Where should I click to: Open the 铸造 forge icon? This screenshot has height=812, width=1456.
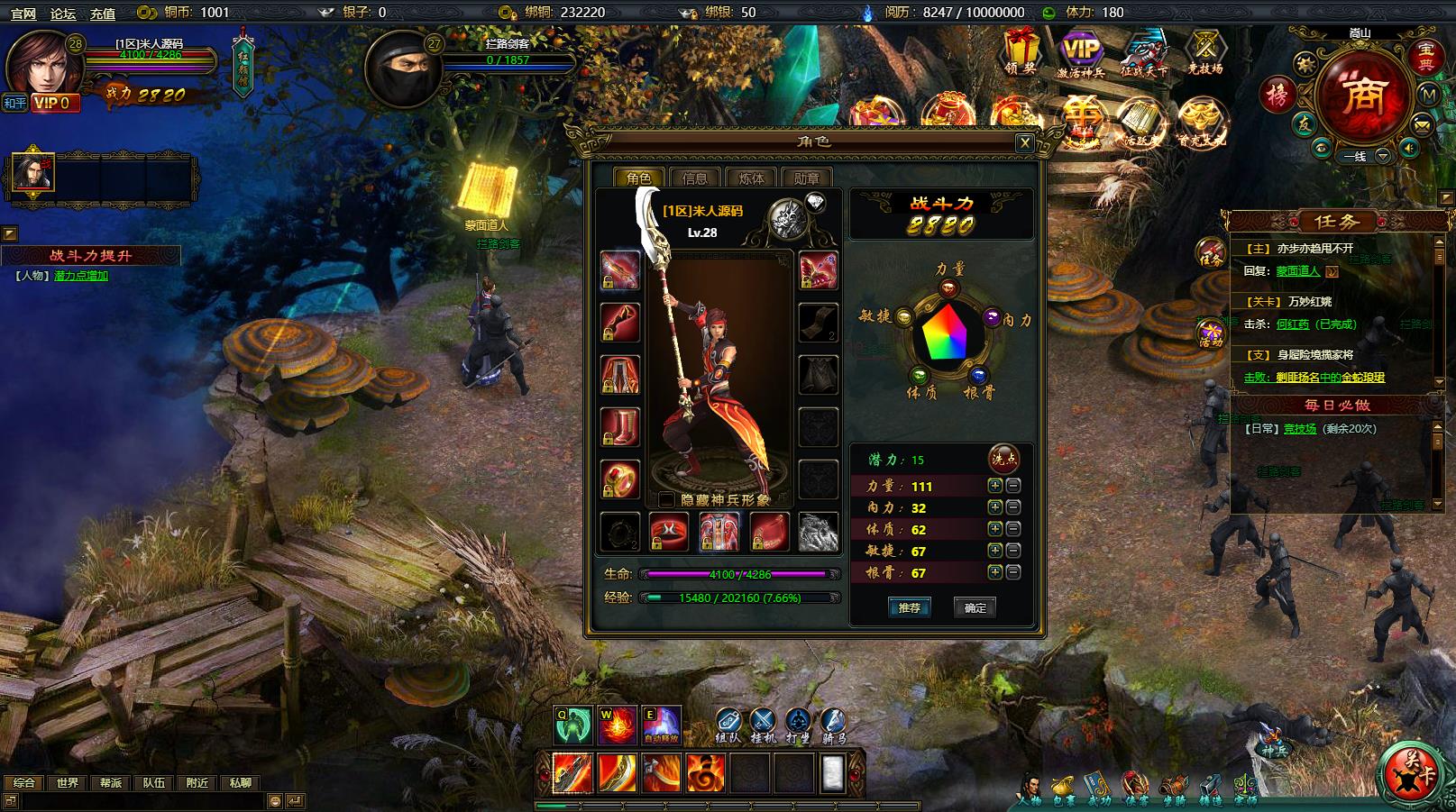pos(1209,788)
